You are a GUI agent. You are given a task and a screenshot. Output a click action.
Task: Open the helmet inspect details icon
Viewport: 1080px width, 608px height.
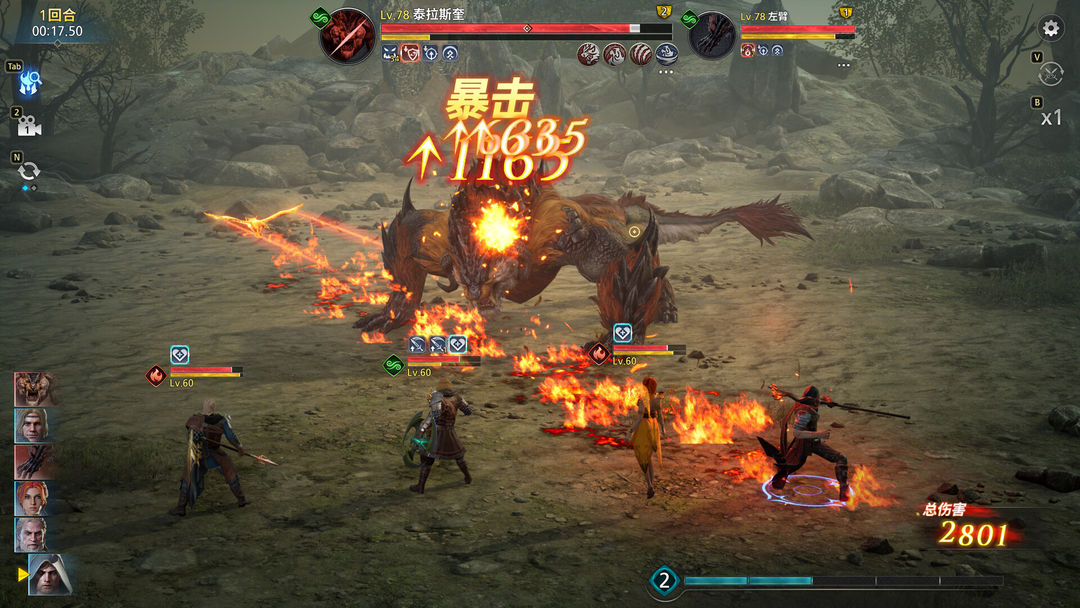[x=30, y=80]
